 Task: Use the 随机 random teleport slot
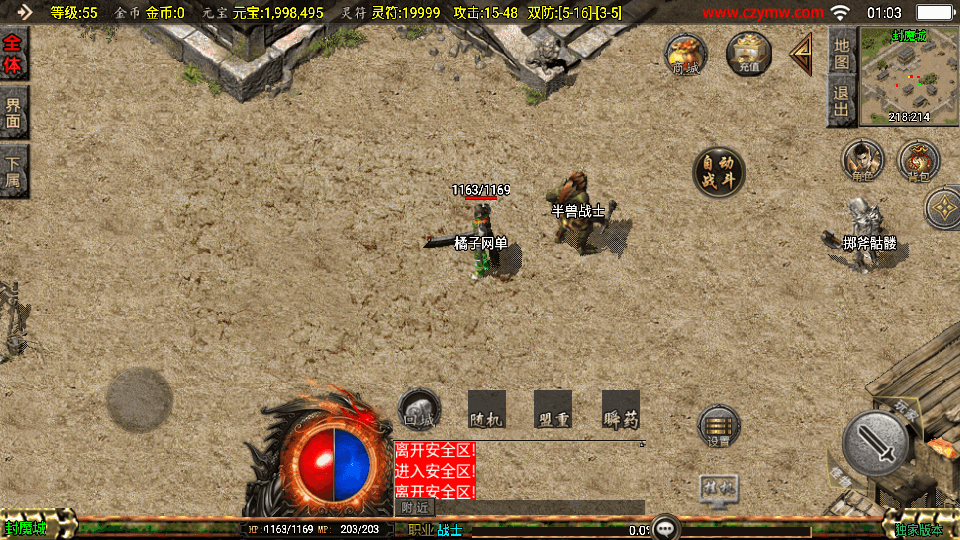[x=486, y=410]
